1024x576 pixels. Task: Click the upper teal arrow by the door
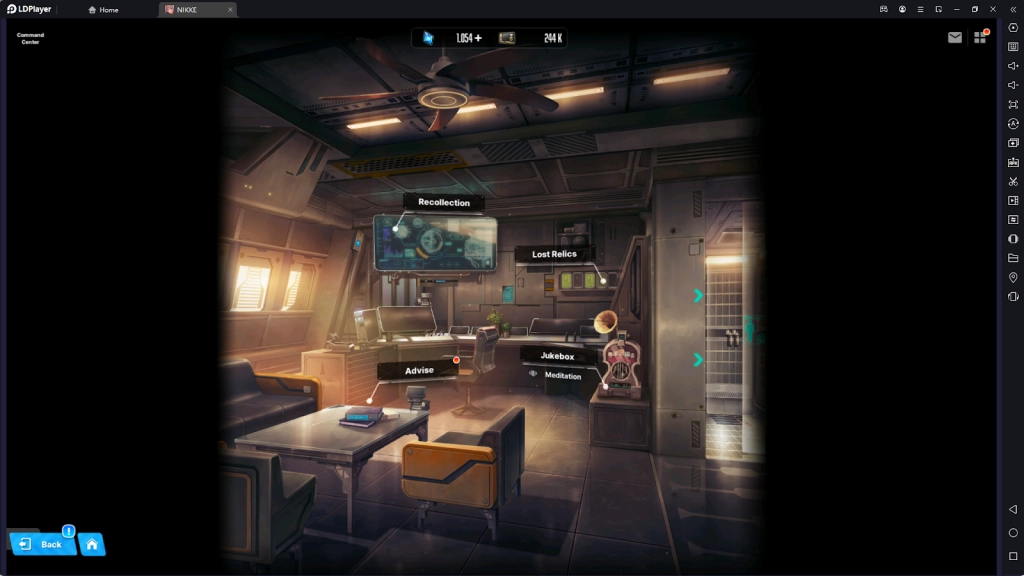point(698,295)
